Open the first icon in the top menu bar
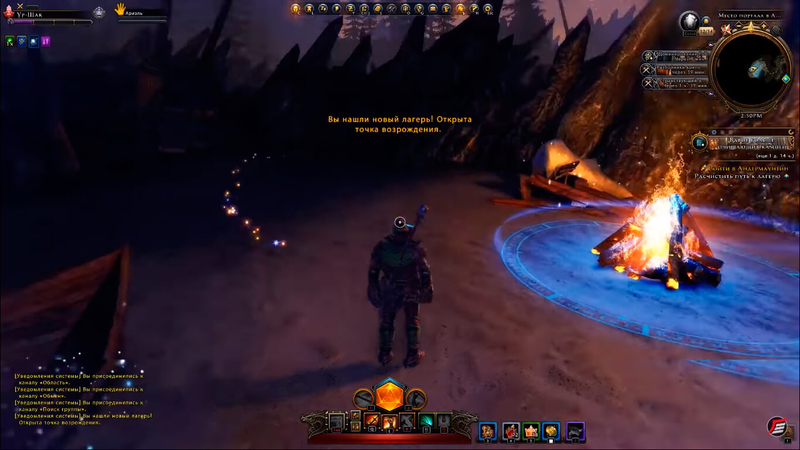The width and height of the screenshot is (800, 450). click(296, 9)
